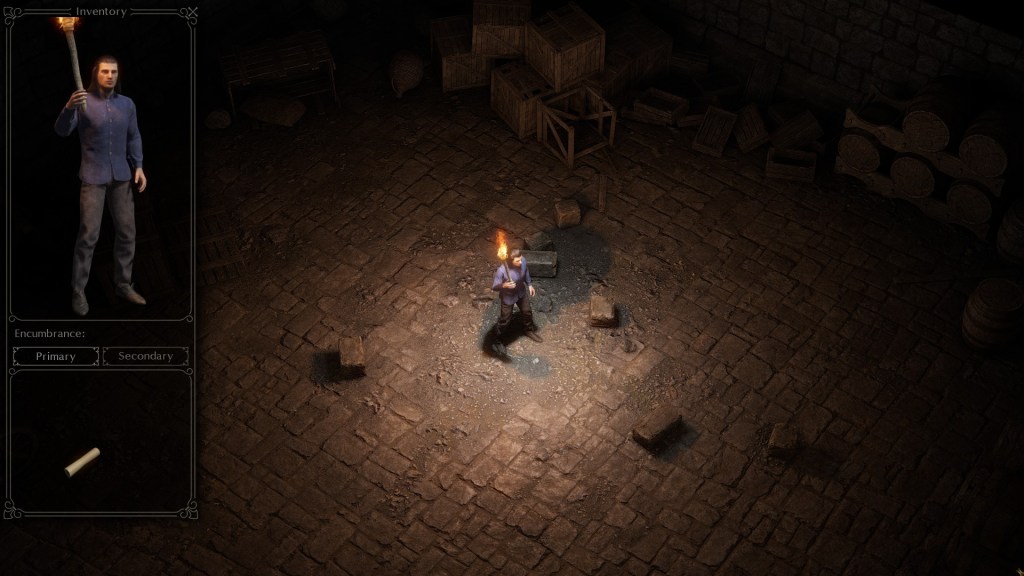This screenshot has height=576, width=1024.
Task: Click the character paper doll in Inventory
Action: [x=102, y=180]
